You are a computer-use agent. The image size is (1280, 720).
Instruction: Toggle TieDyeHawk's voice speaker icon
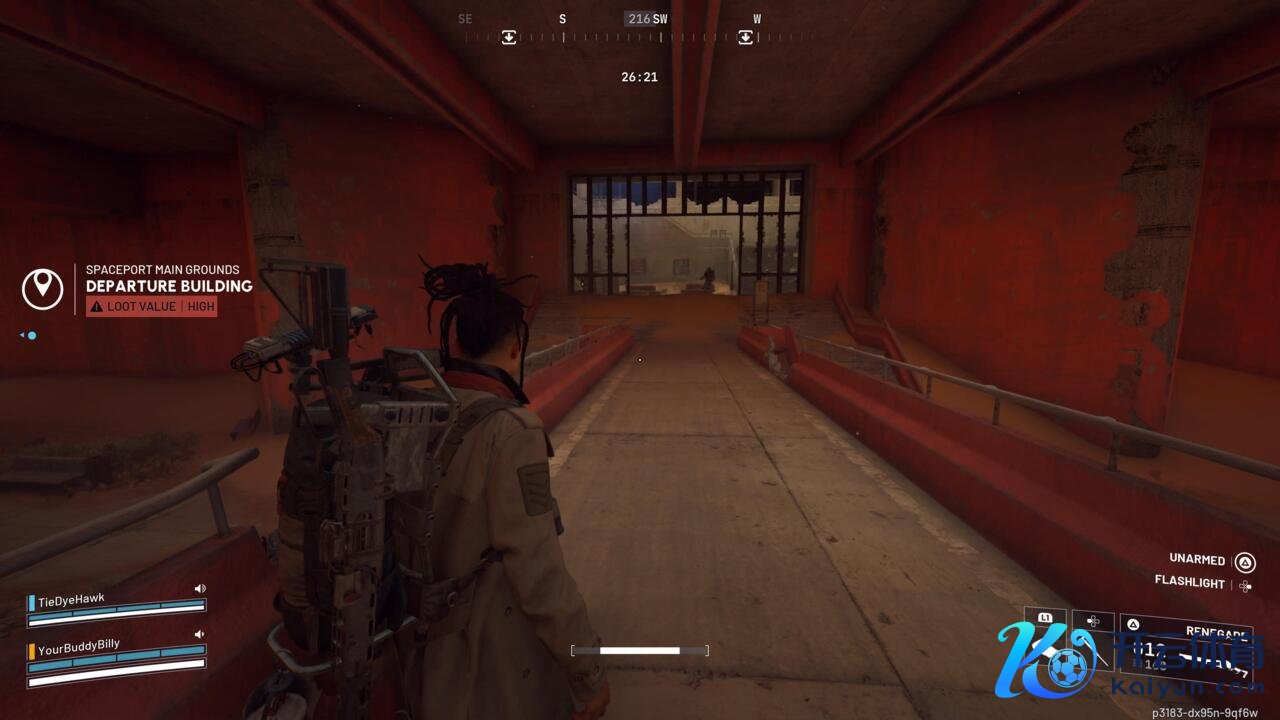199,589
